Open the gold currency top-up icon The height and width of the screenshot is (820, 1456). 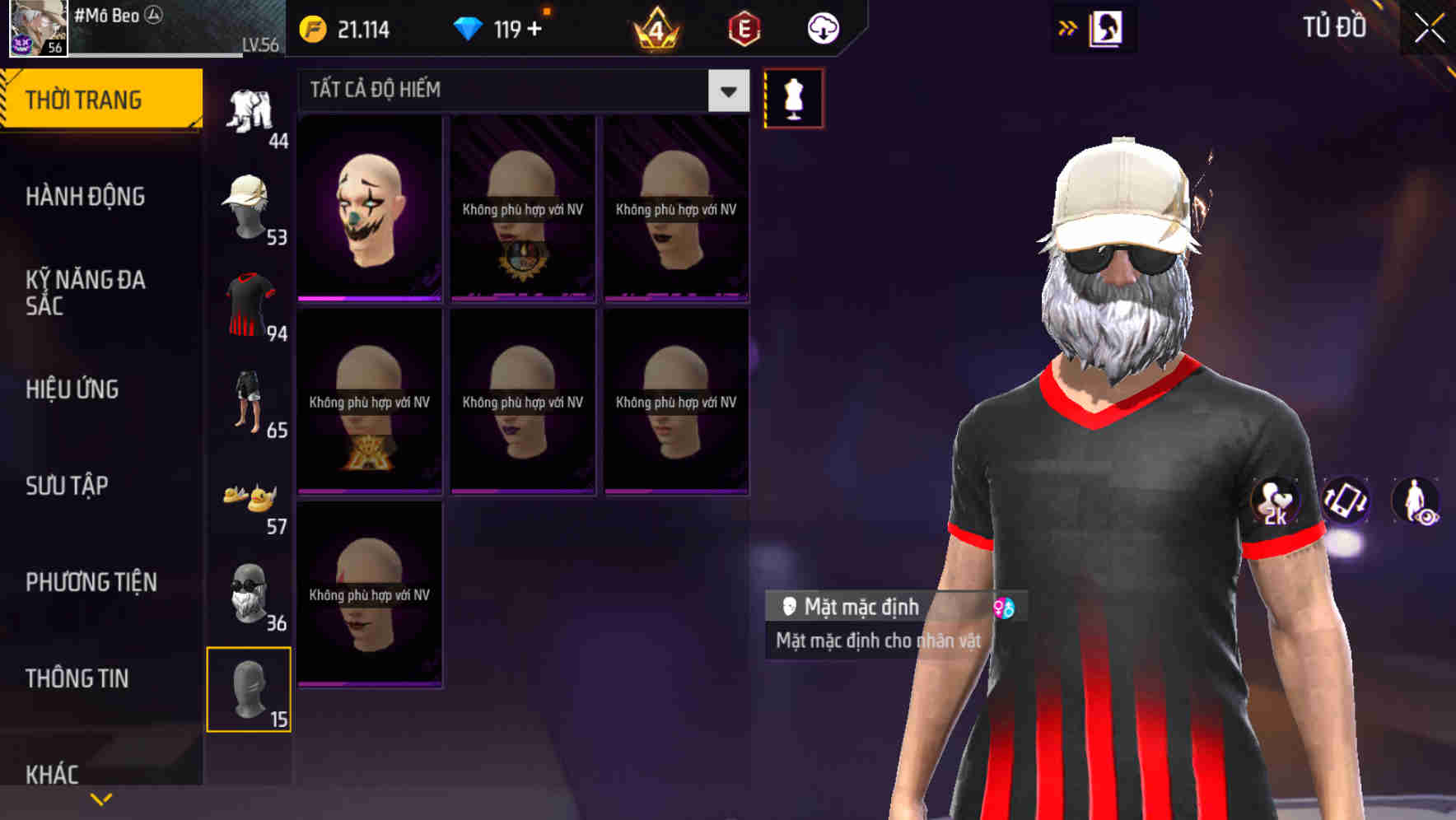click(x=314, y=29)
